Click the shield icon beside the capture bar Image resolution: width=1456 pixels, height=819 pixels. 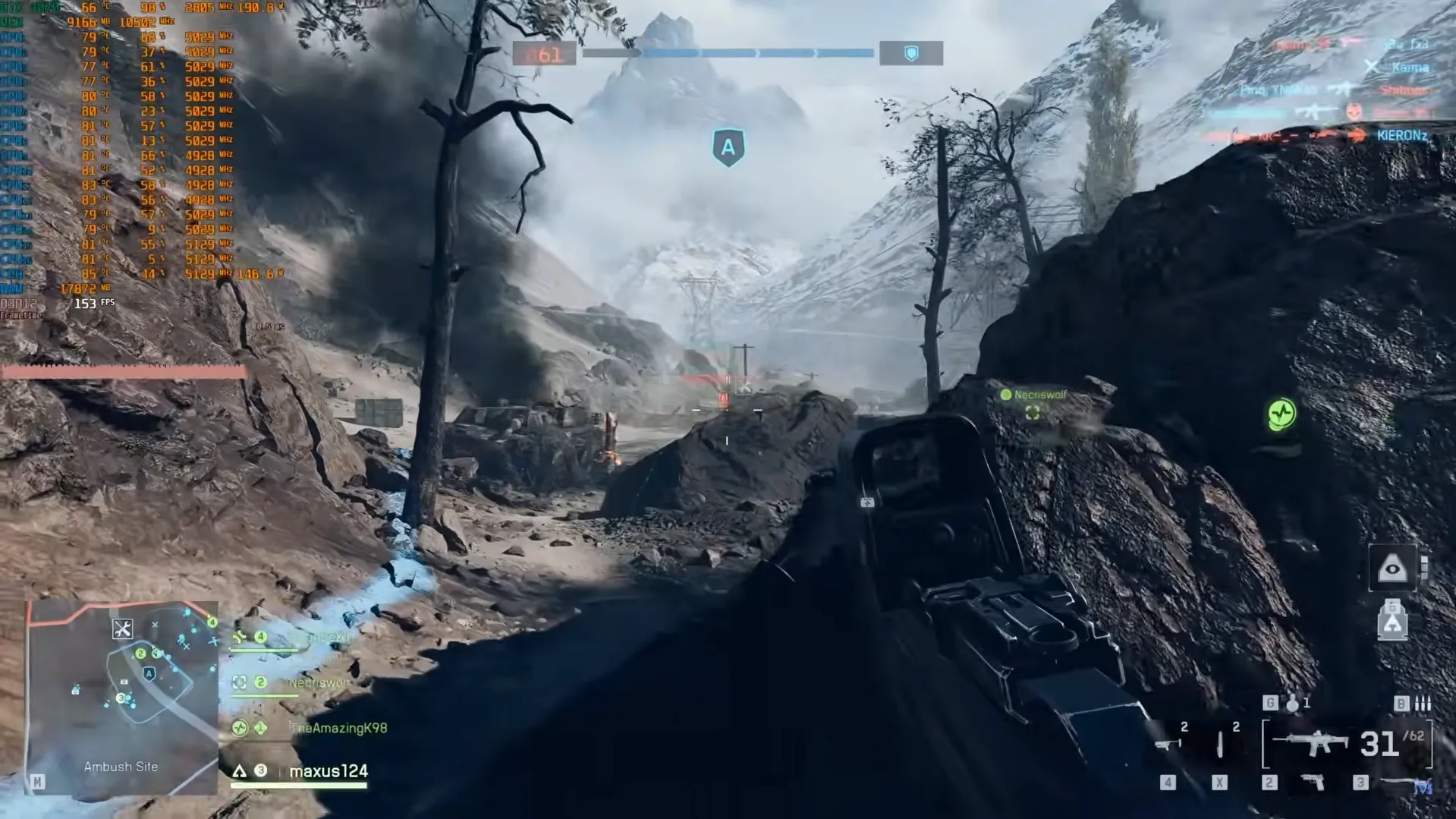click(x=910, y=52)
